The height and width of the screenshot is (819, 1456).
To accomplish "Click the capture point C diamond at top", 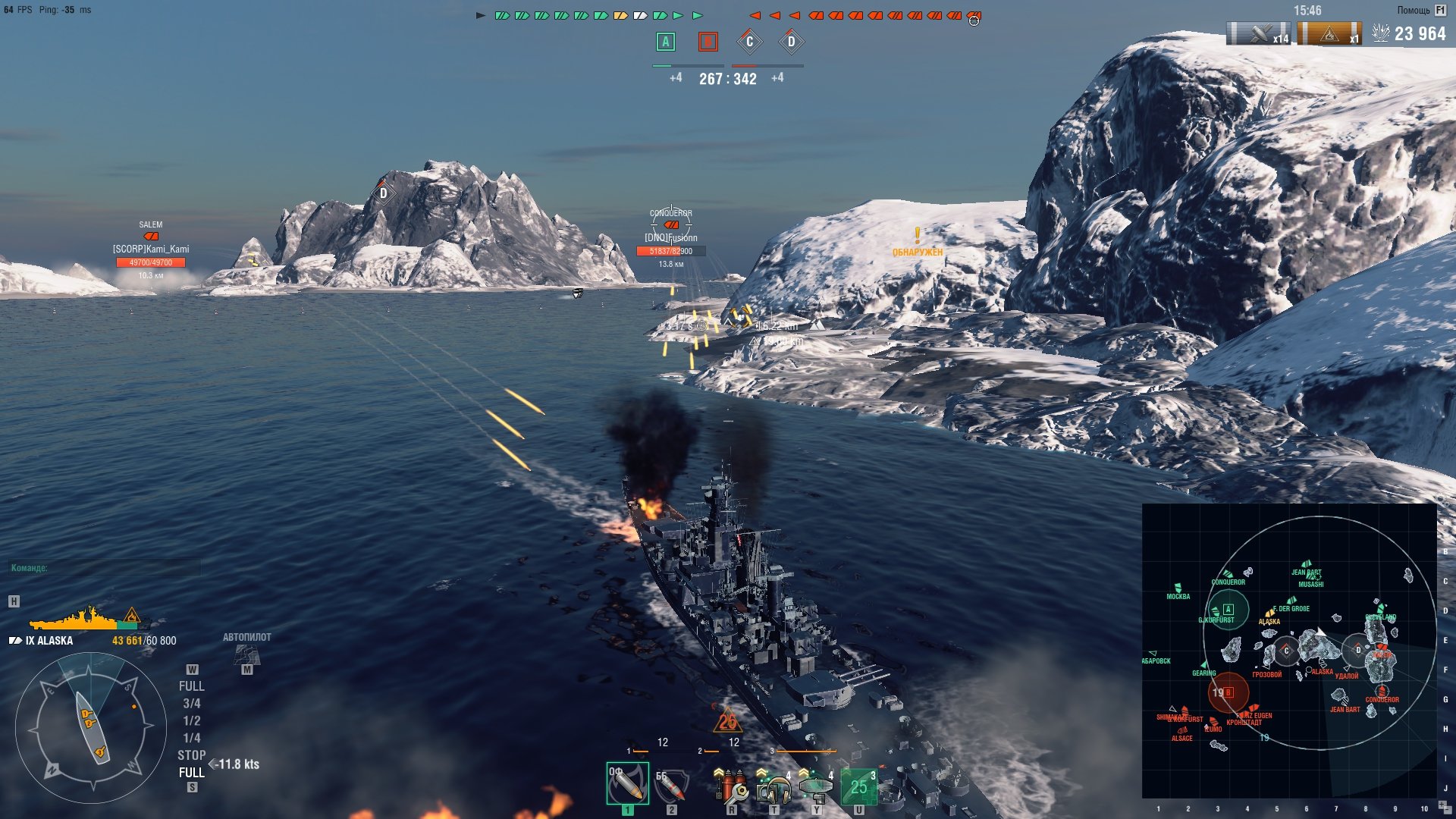I will pyautogui.click(x=749, y=42).
